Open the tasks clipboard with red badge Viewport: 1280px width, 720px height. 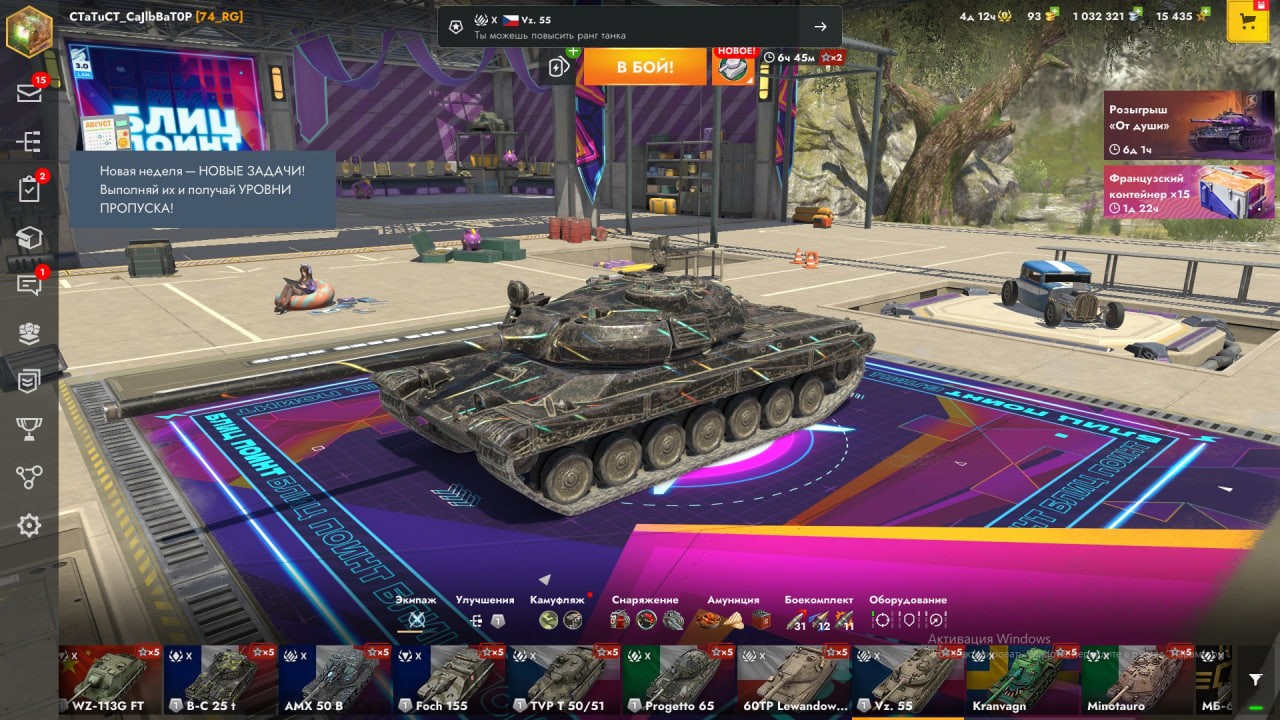[29, 190]
